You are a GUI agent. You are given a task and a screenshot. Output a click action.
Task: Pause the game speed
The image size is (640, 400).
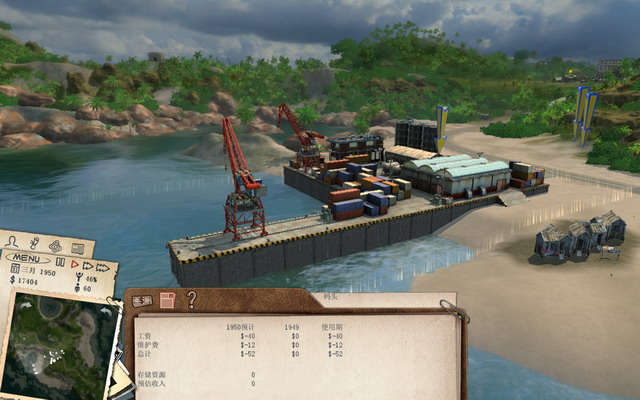(61, 263)
